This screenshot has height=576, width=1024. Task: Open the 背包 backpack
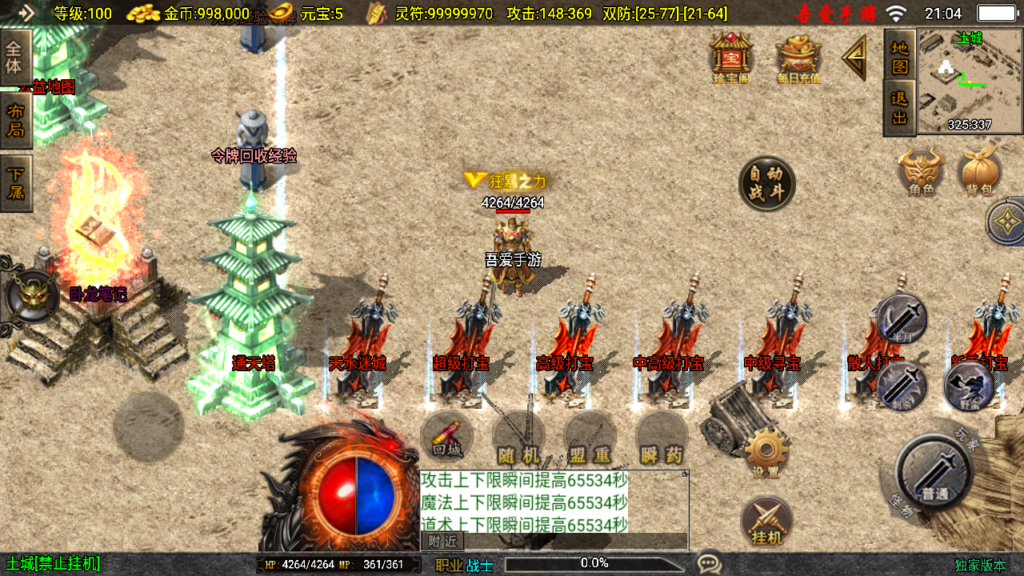point(980,171)
